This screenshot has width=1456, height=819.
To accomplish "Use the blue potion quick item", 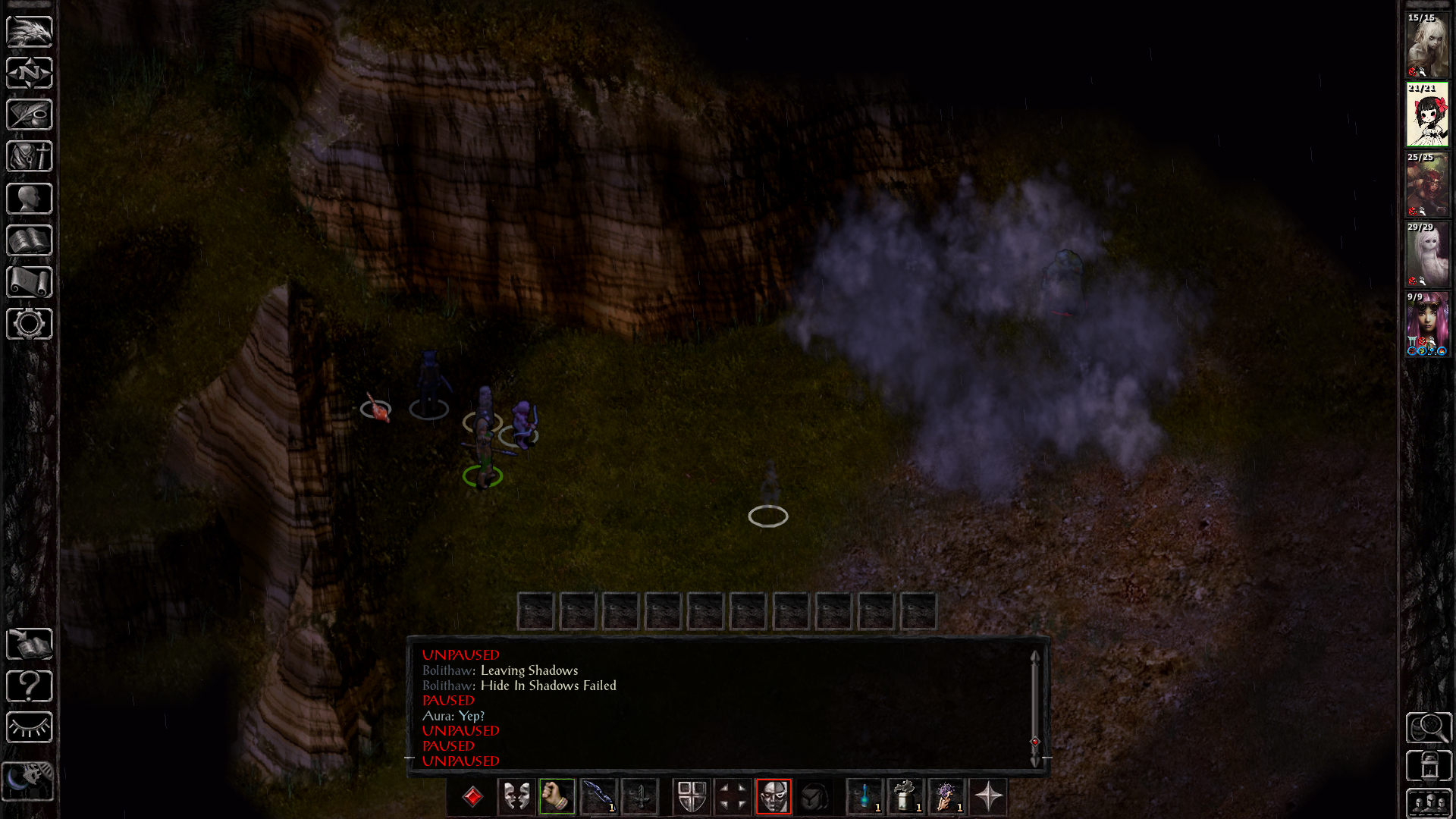I will 865,797.
